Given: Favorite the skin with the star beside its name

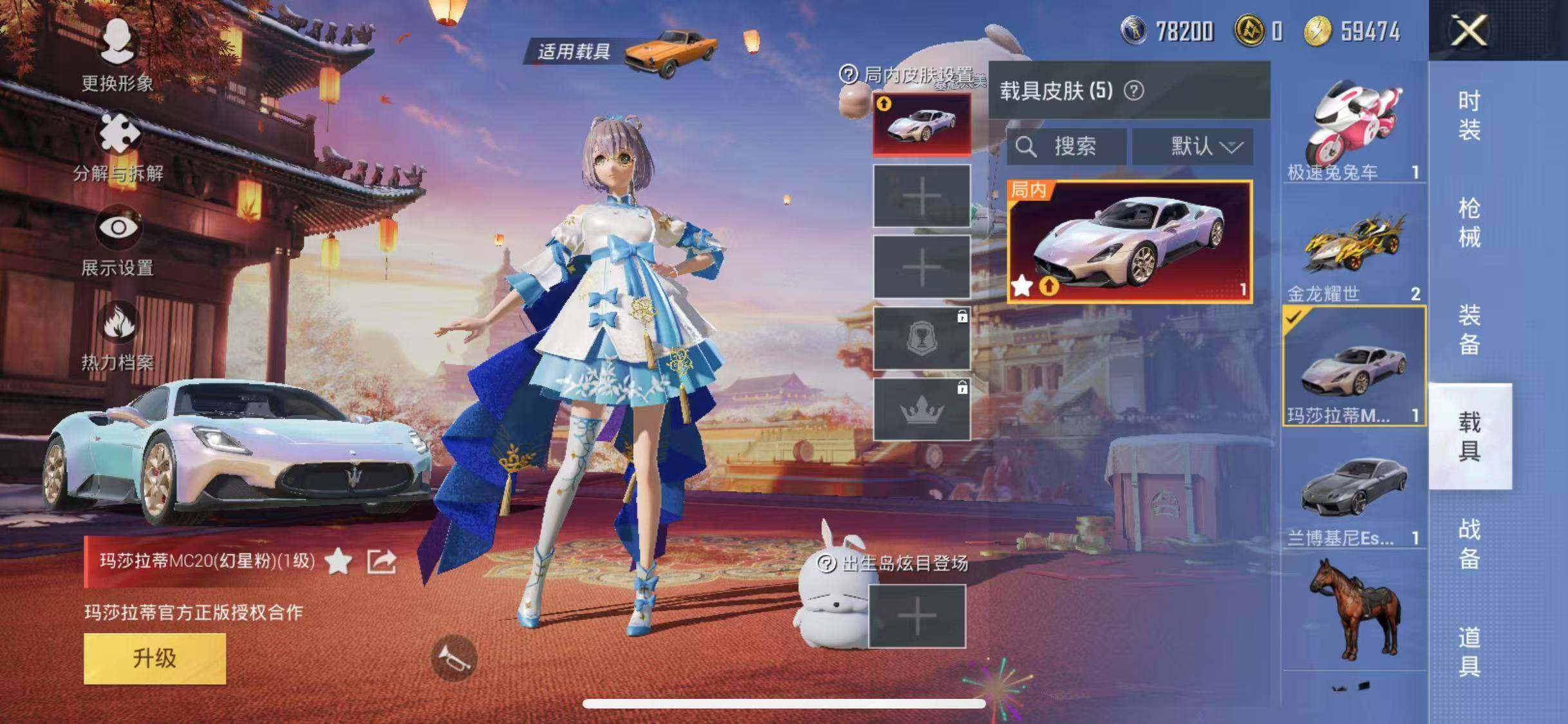Looking at the screenshot, I should coord(339,562).
